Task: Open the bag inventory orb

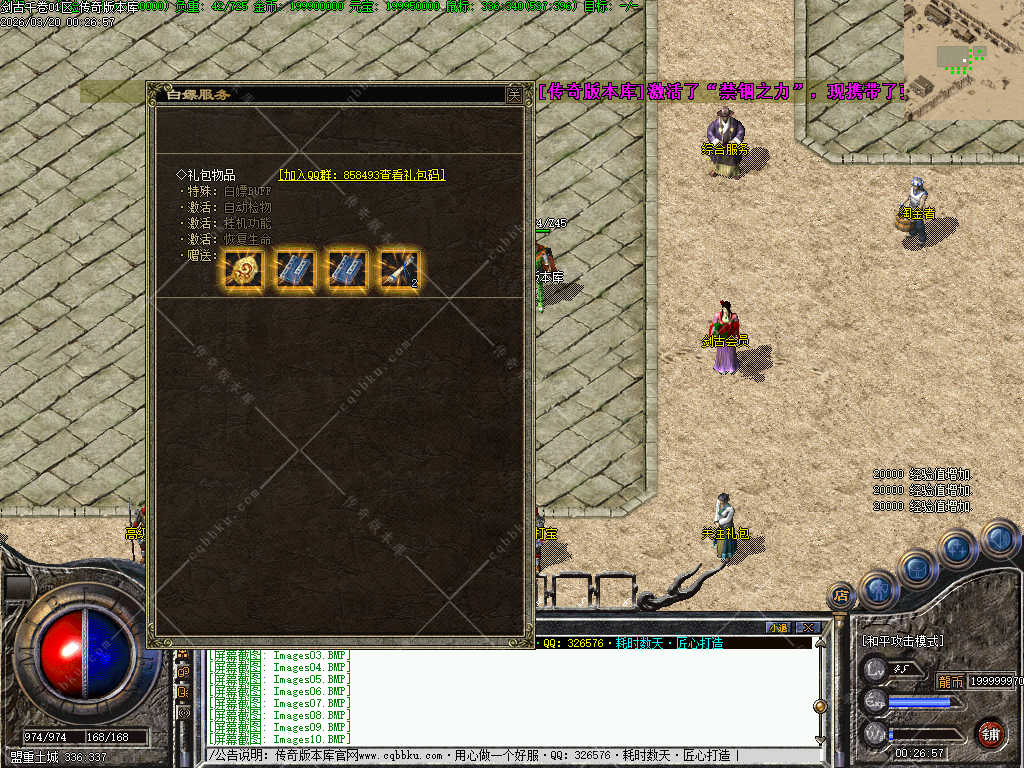Action: pos(917,568)
